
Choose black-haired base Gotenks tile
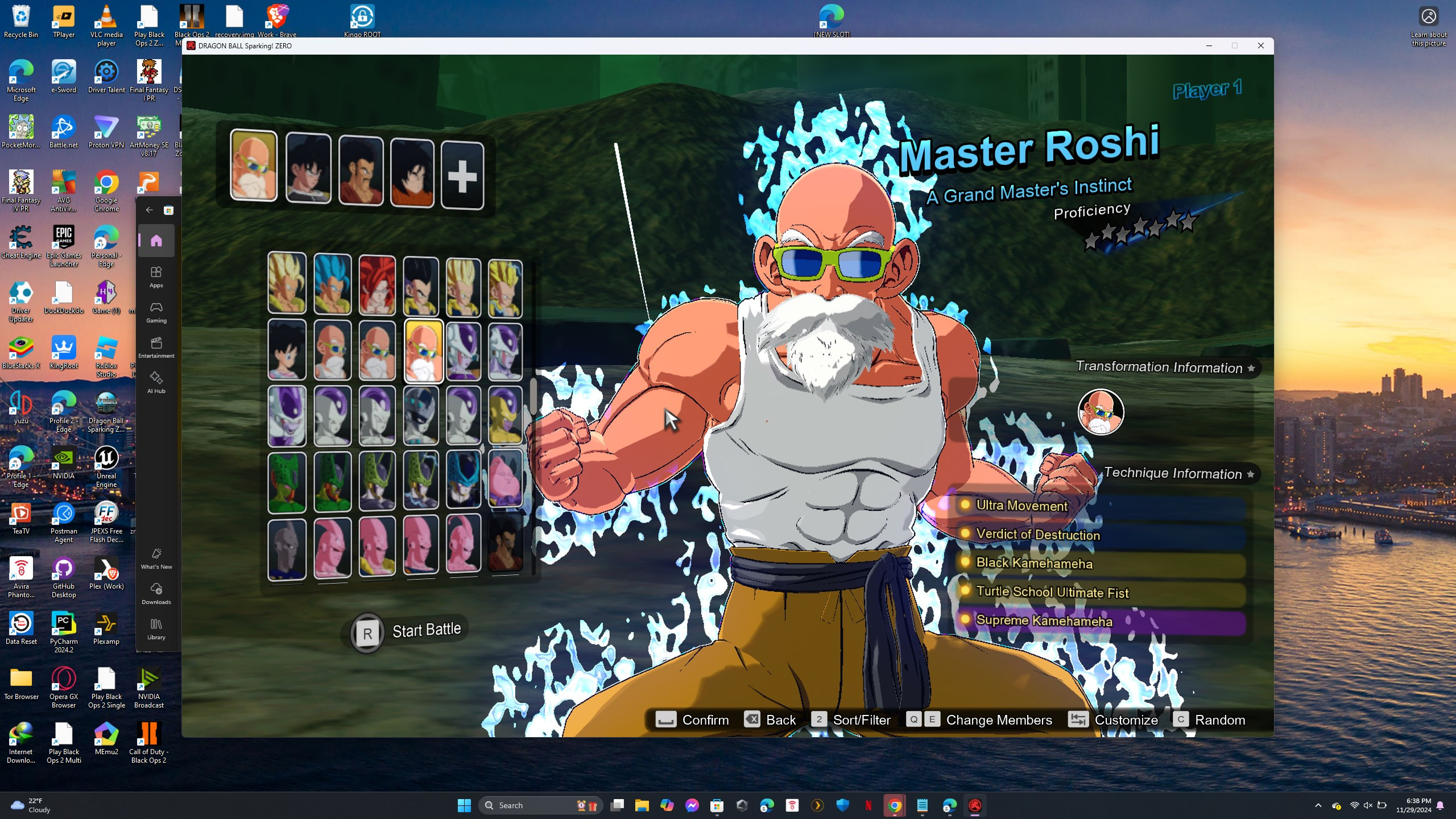point(421,286)
